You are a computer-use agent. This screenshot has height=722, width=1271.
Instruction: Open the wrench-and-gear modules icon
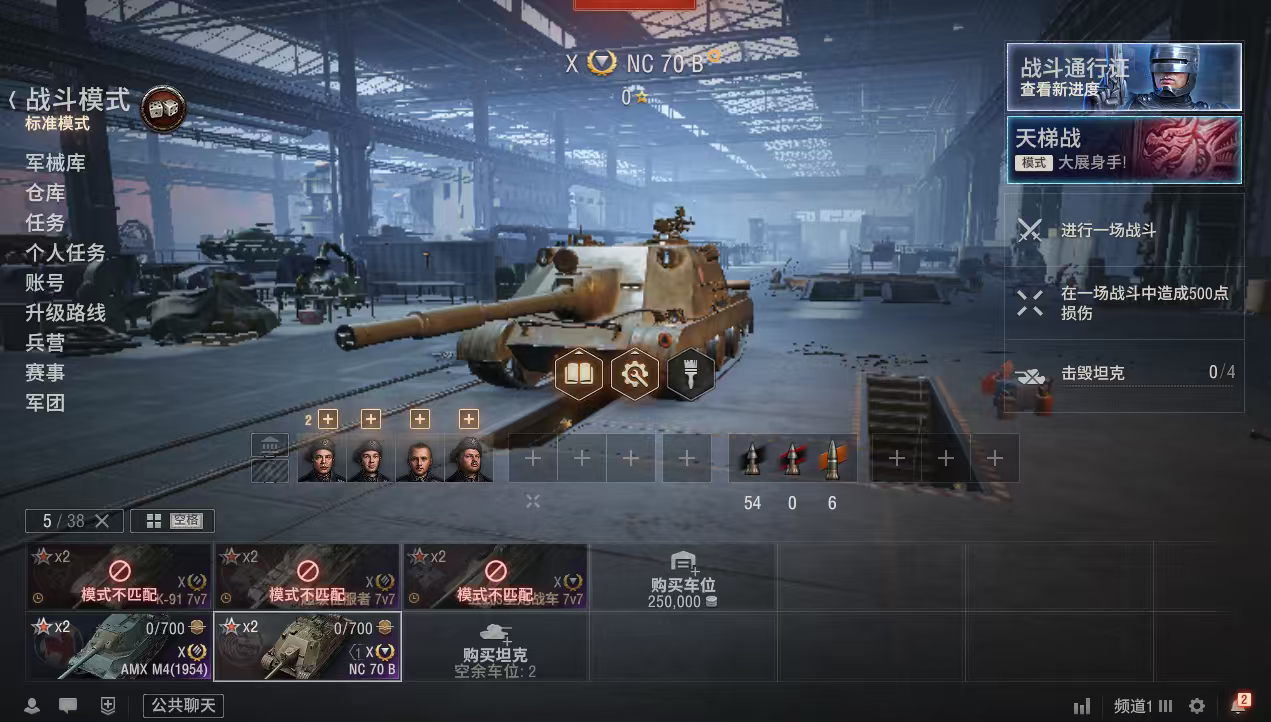point(635,374)
